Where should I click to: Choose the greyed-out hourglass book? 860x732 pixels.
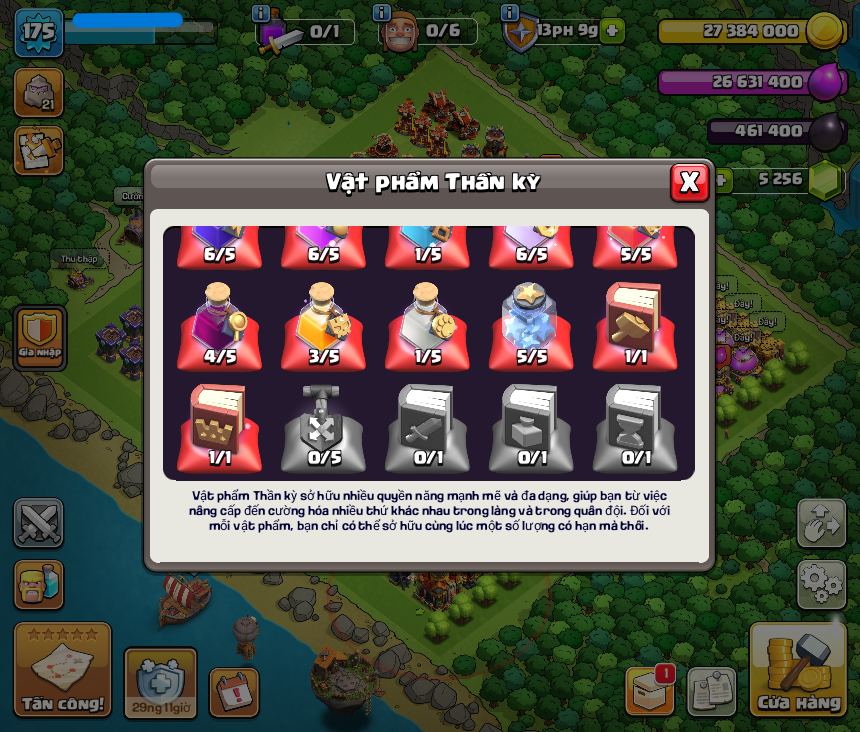(x=636, y=426)
